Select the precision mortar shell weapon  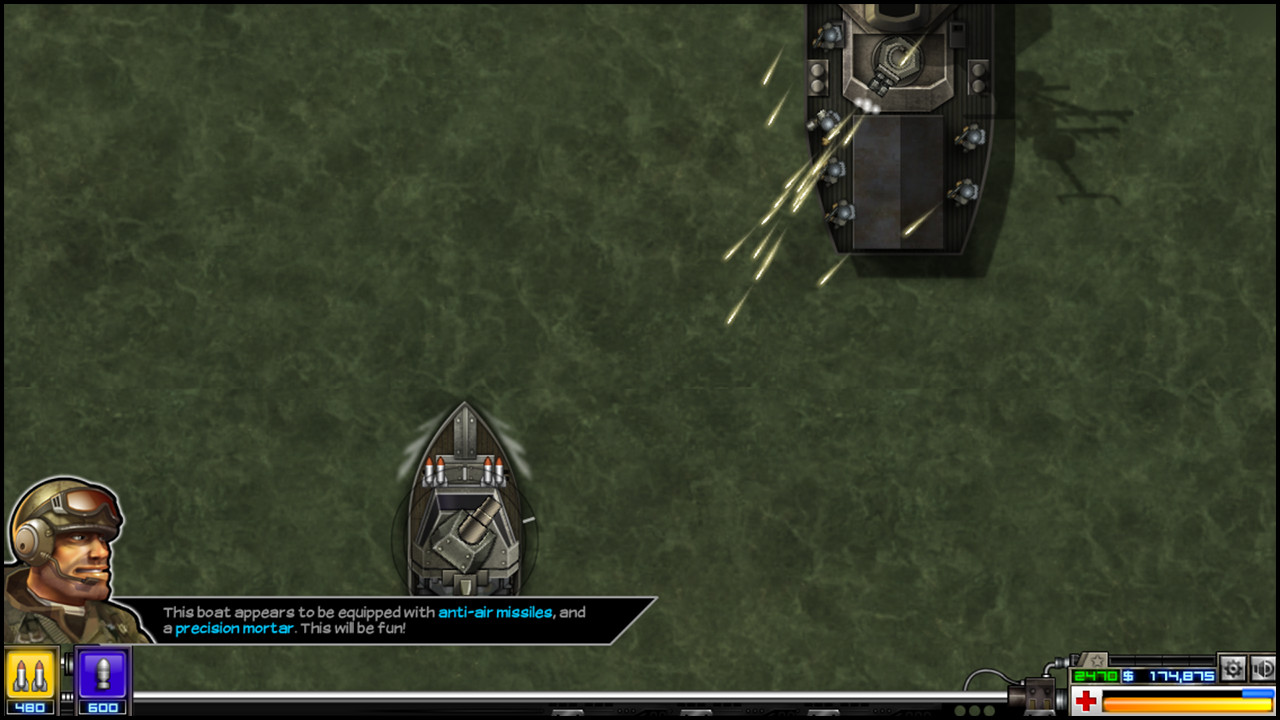[x=103, y=675]
